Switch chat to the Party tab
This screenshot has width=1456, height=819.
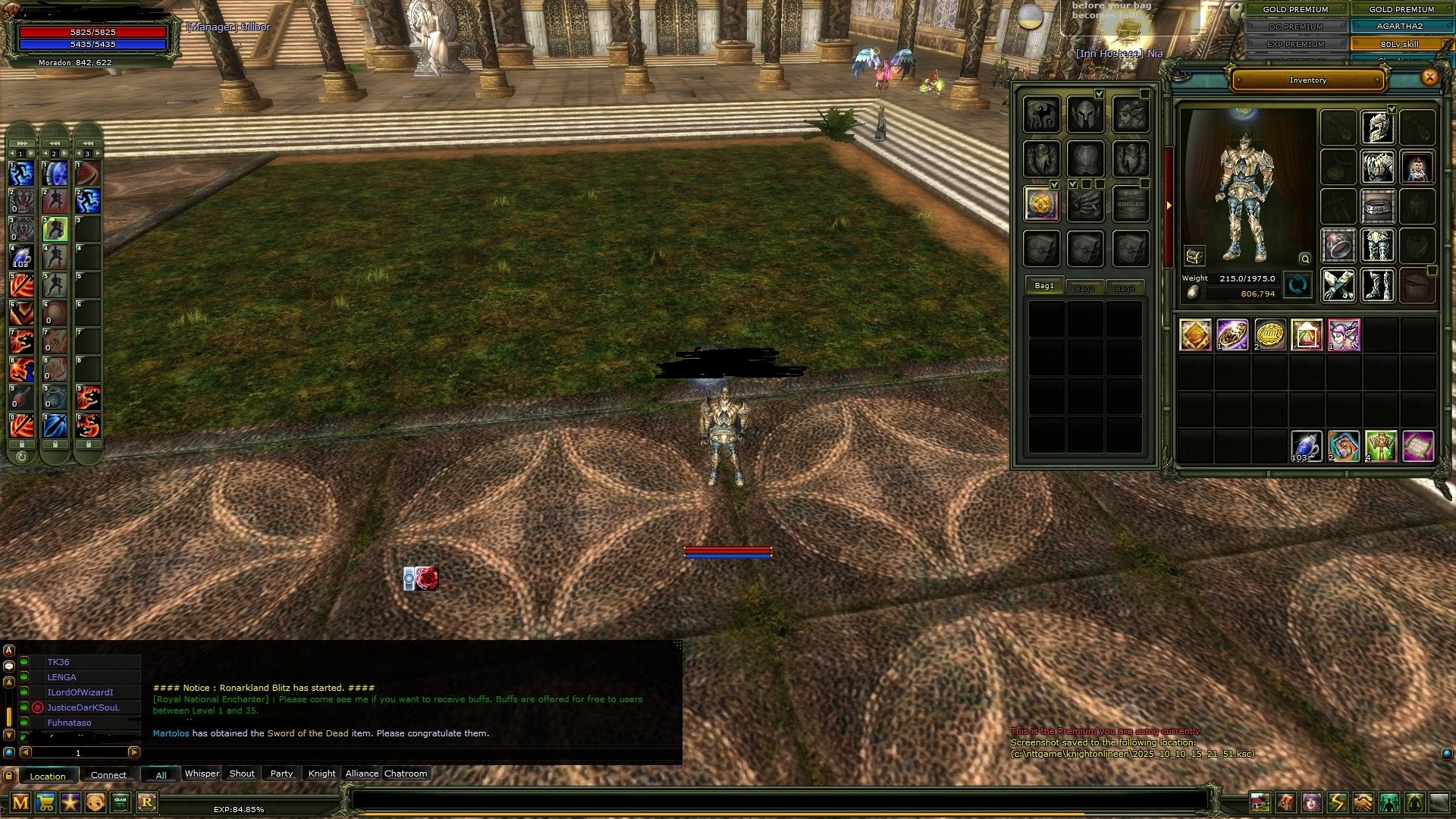coord(281,773)
